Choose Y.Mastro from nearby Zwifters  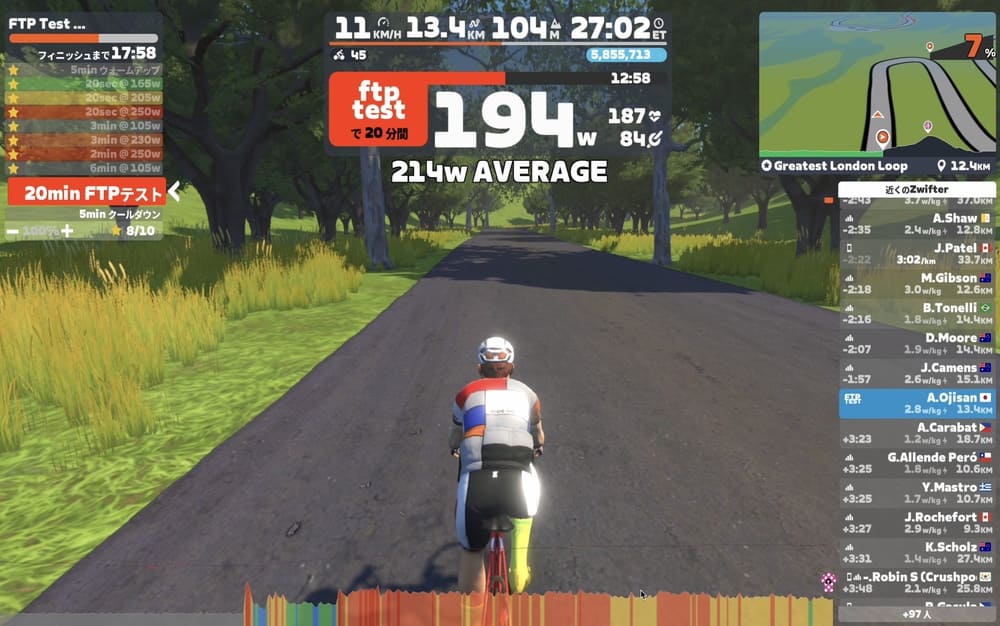coord(916,492)
